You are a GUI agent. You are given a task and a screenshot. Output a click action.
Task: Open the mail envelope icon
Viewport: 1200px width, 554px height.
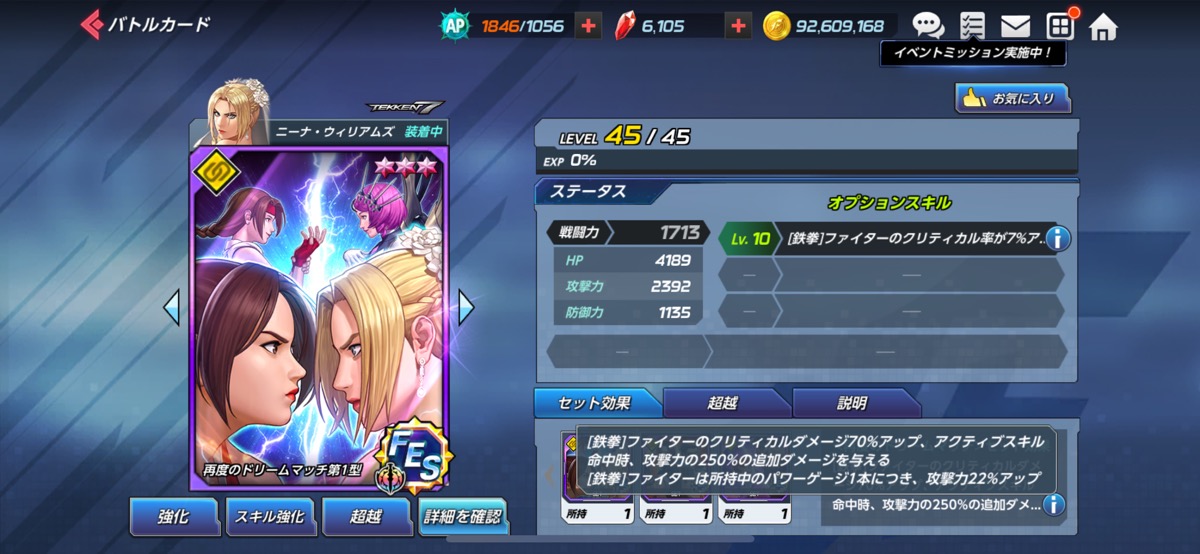(1016, 26)
